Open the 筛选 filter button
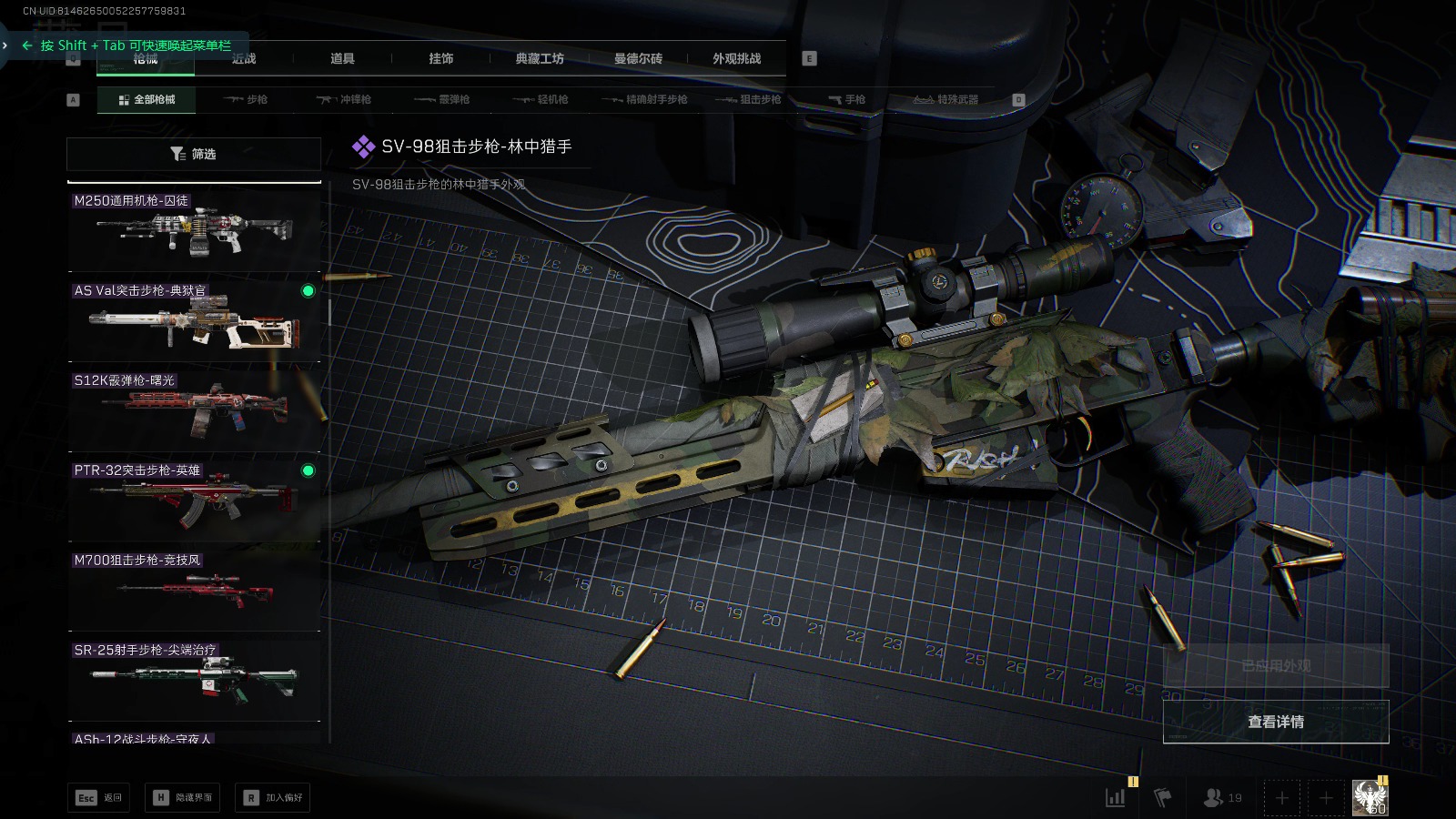Viewport: 1456px width, 819px height. [194, 154]
